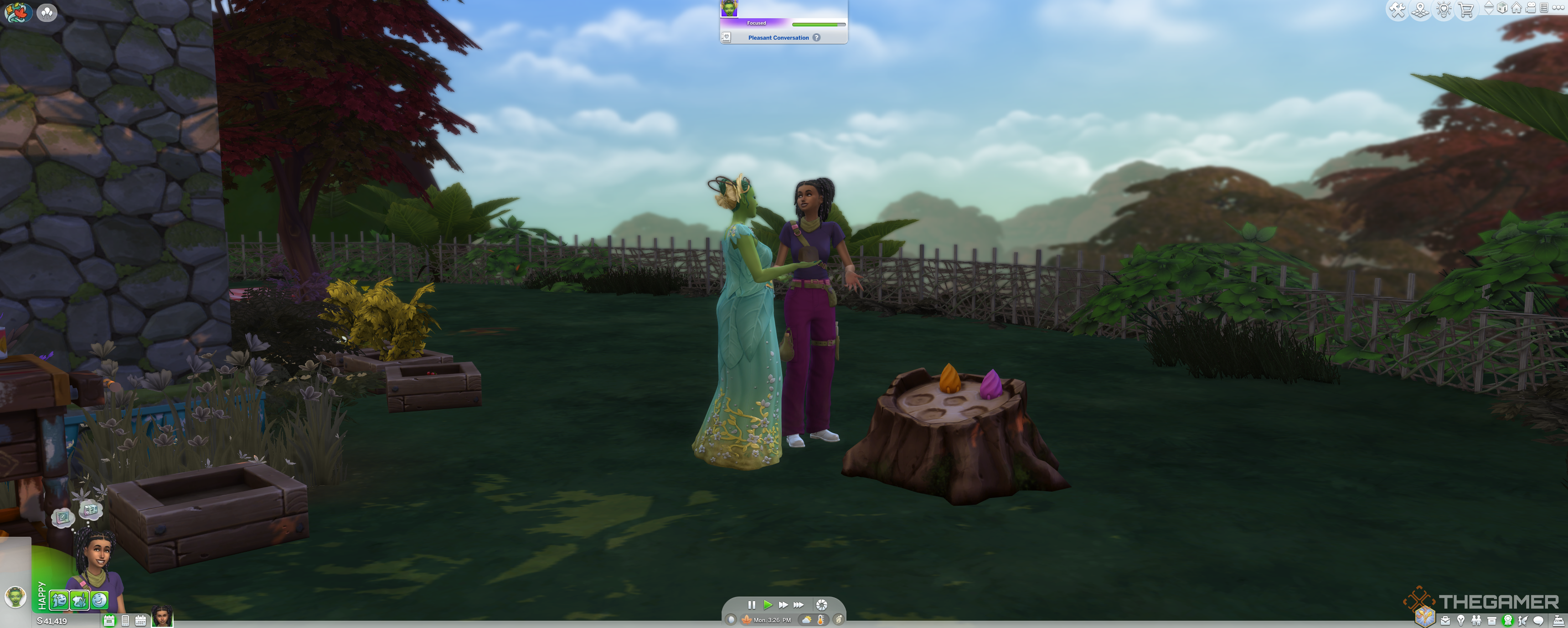Open camera controls with the video camera icon

pyautogui.click(x=1531, y=8)
